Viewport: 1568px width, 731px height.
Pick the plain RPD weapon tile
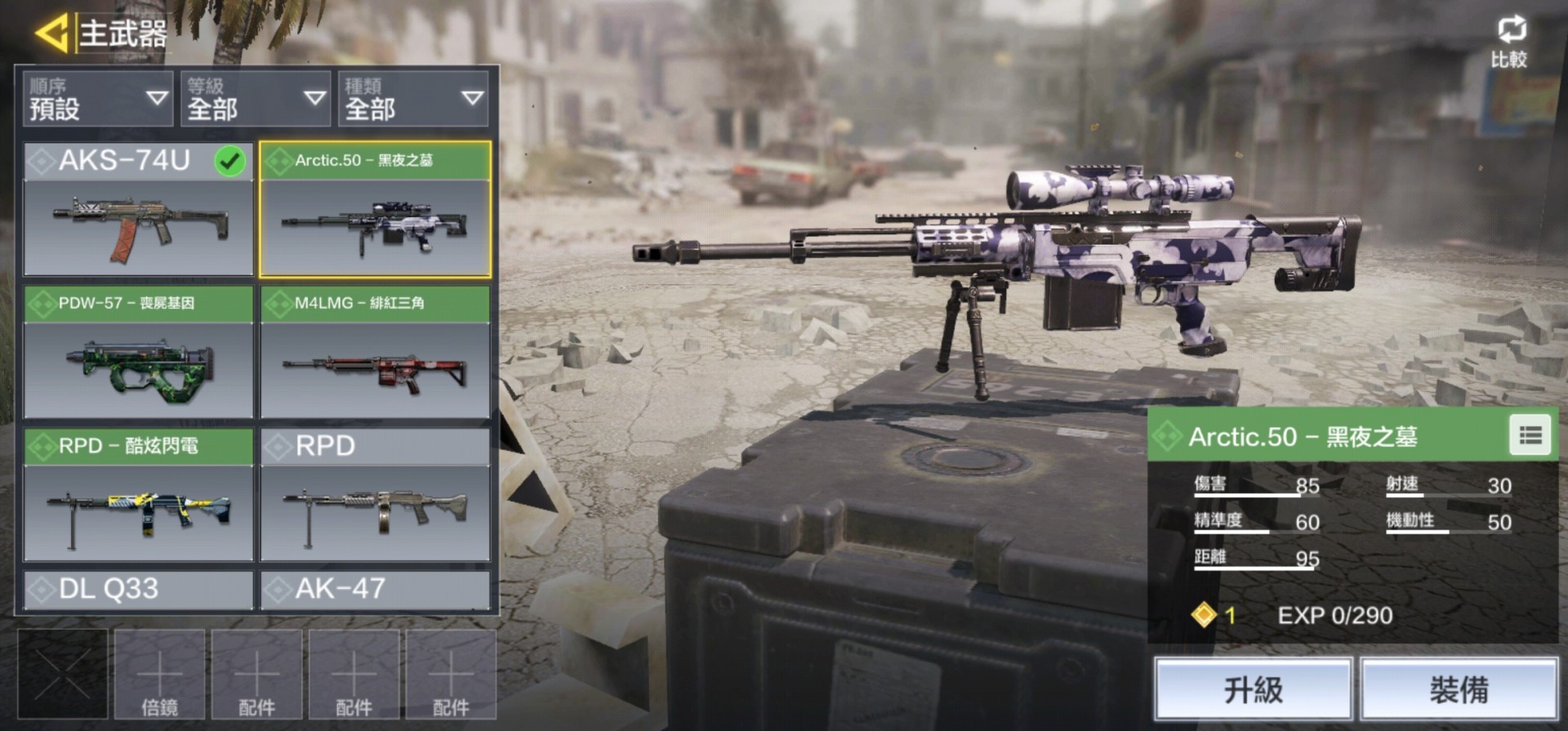tap(375, 495)
